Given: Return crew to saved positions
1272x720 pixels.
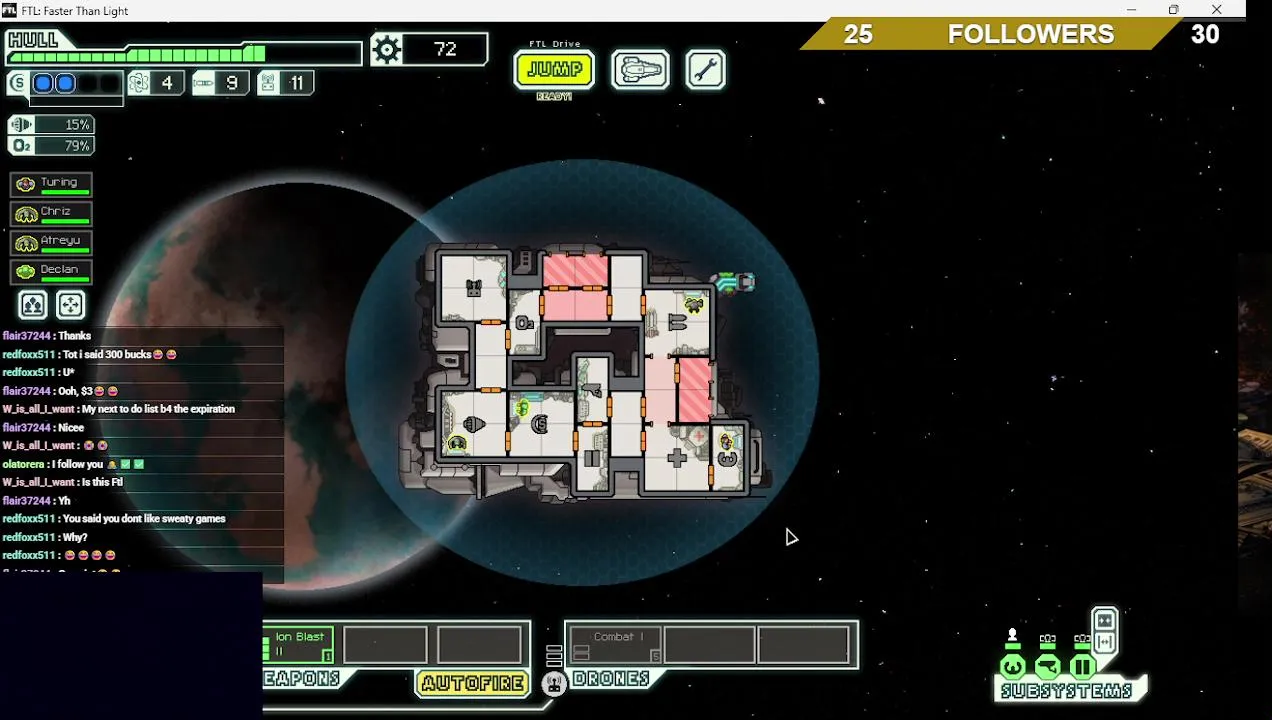Looking at the screenshot, I should click(x=70, y=305).
